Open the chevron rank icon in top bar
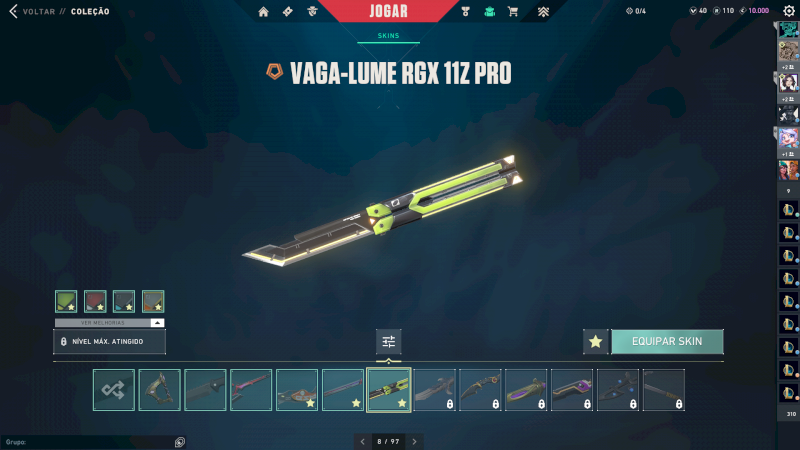This screenshot has width=800, height=450. pos(543,12)
